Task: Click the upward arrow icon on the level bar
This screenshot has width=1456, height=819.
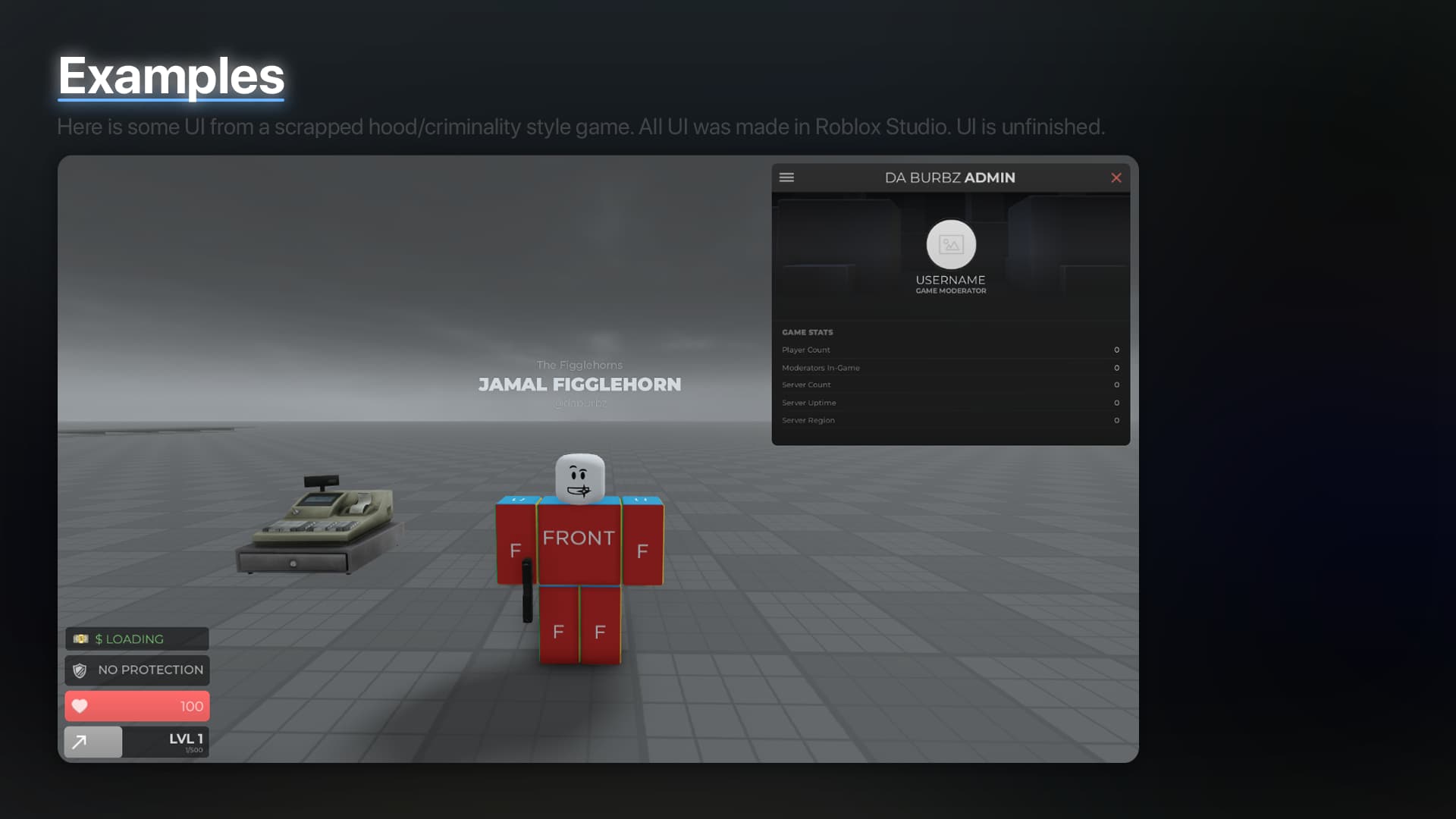Action: click(x=82, y=741)
